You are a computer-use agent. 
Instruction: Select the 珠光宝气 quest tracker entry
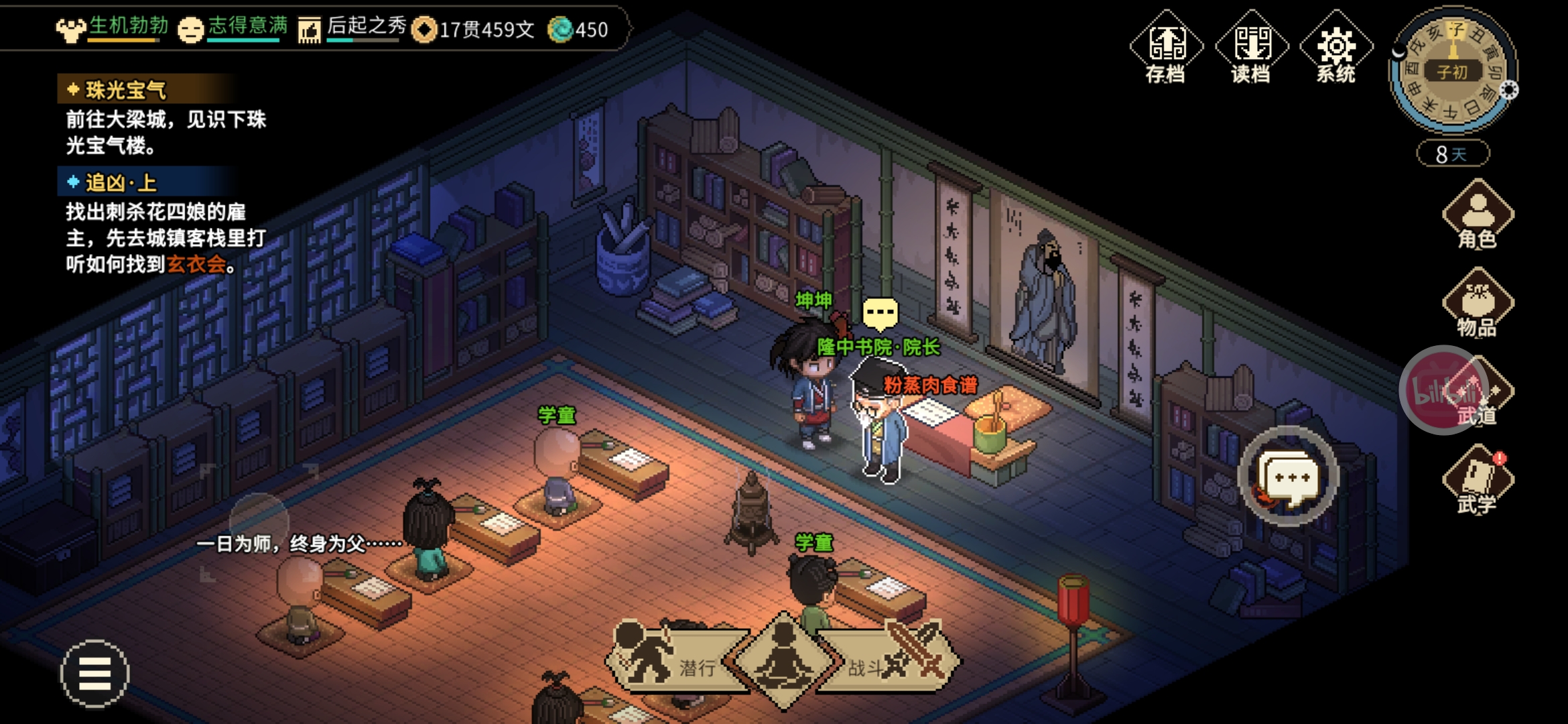coord(126,90)
